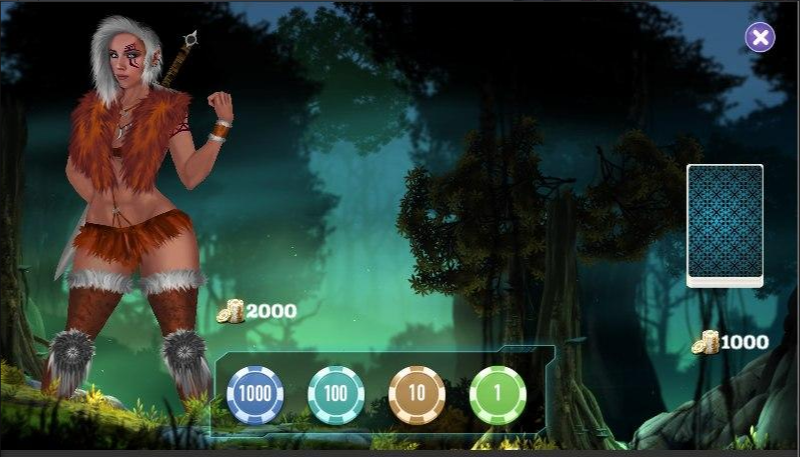
Task: Select the teal 100 chip
Action: coord(336,393)
